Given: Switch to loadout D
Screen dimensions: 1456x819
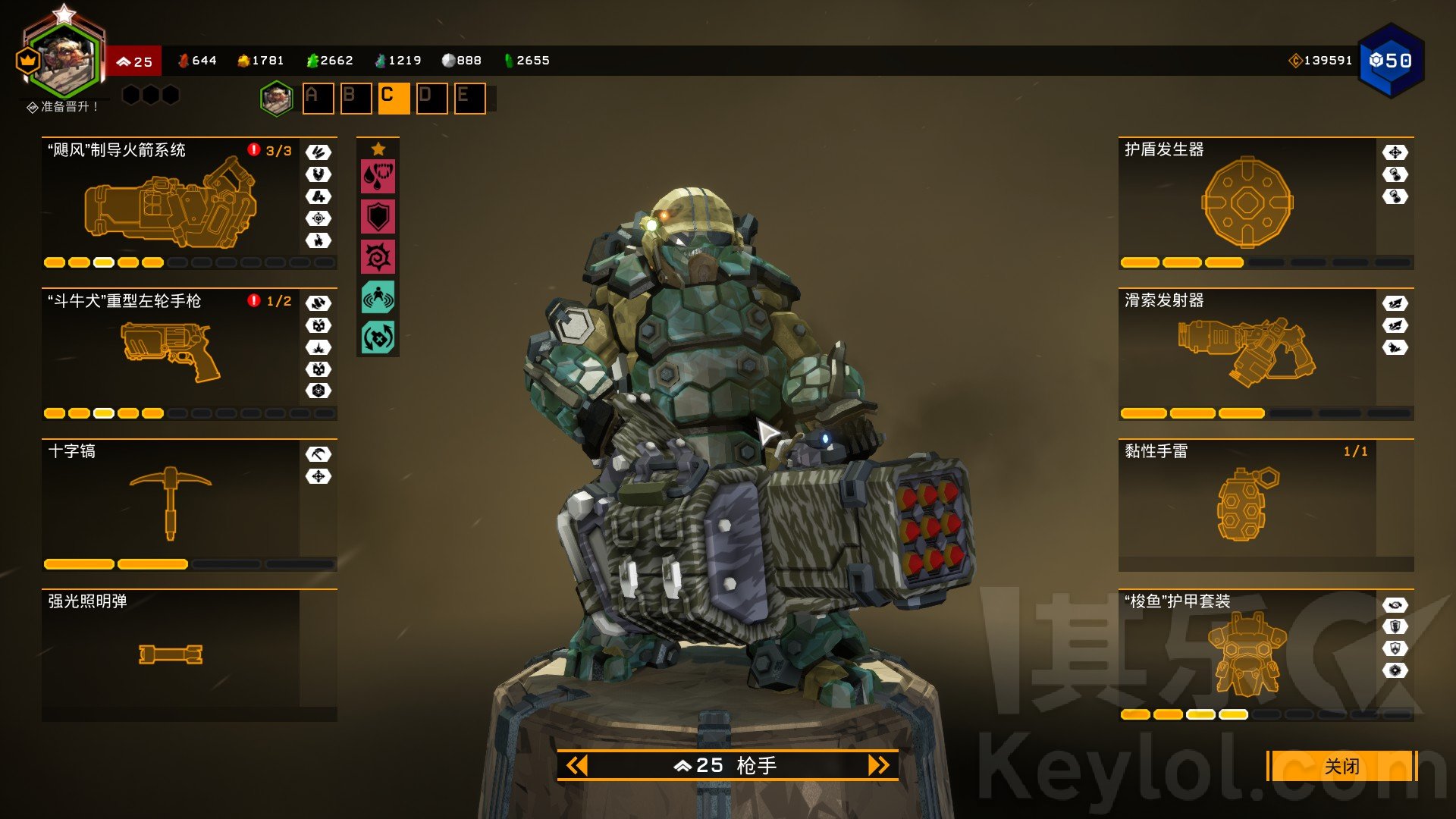Looking at the screenshot, I should (x=431, y=98).
